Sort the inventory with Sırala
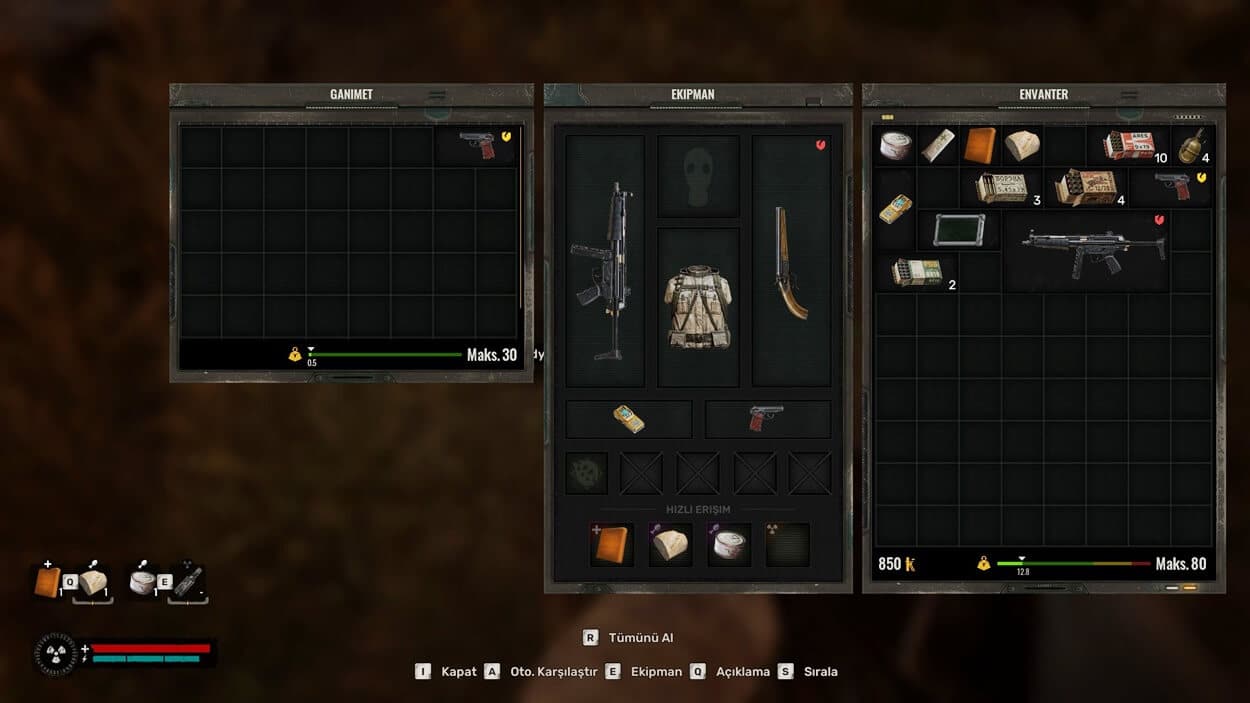 tap(820, 672)
